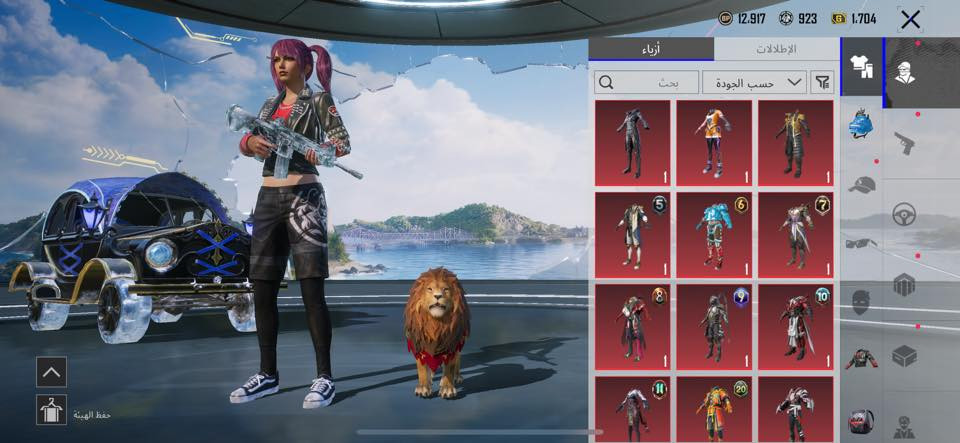Image resolution: width=960 pixels, height=443 pixels.
Task: Click the hanger save-look button
Action: pyautogui.click(x=51, y=410)
